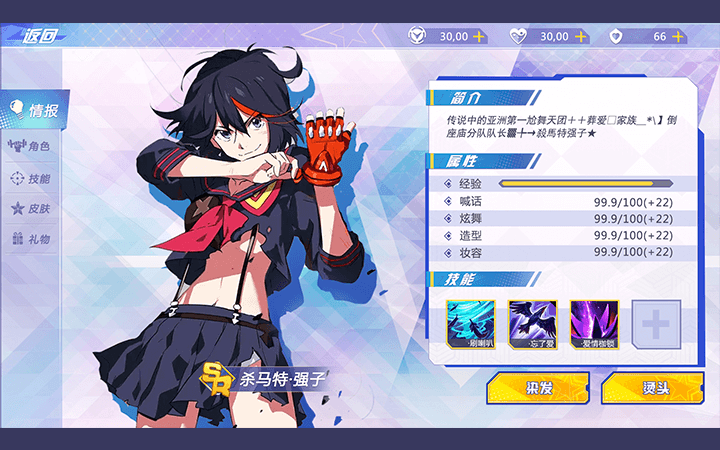Add more of the heart currency
The width and height of the screenshot is (720, 450).
[579, 36]
